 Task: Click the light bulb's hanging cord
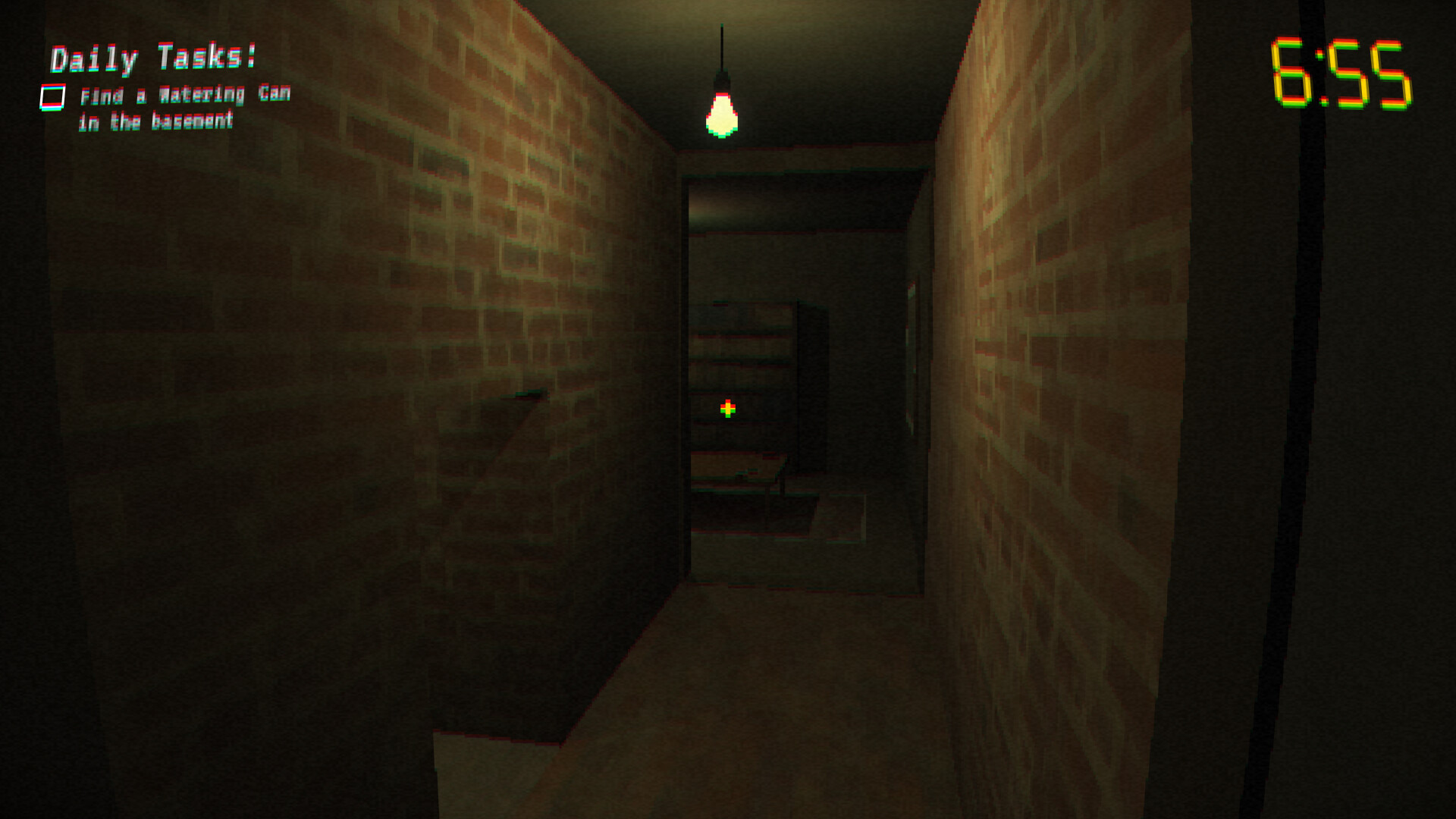tap(720, 45)
